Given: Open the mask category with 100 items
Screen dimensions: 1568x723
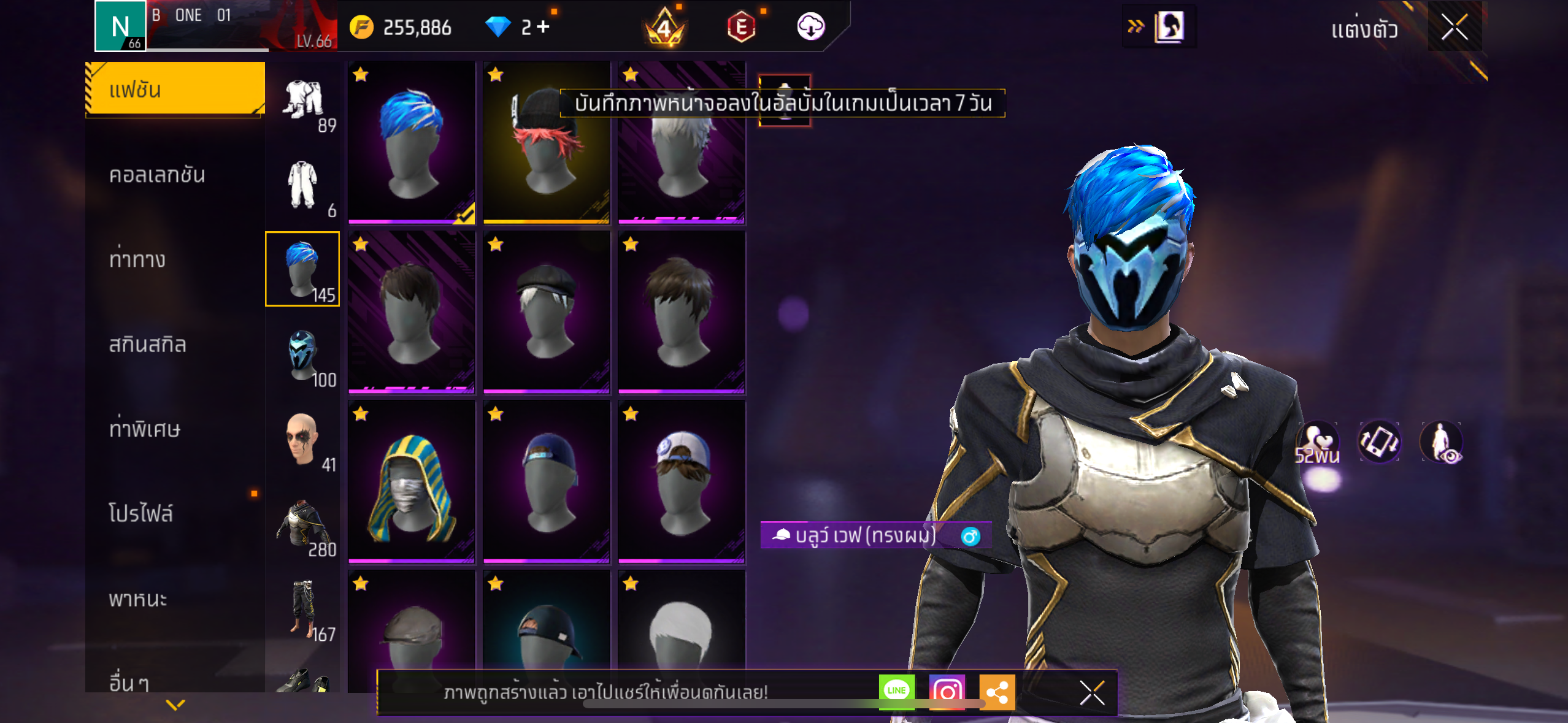Looking at the screenshot, I should click(302, 354).
